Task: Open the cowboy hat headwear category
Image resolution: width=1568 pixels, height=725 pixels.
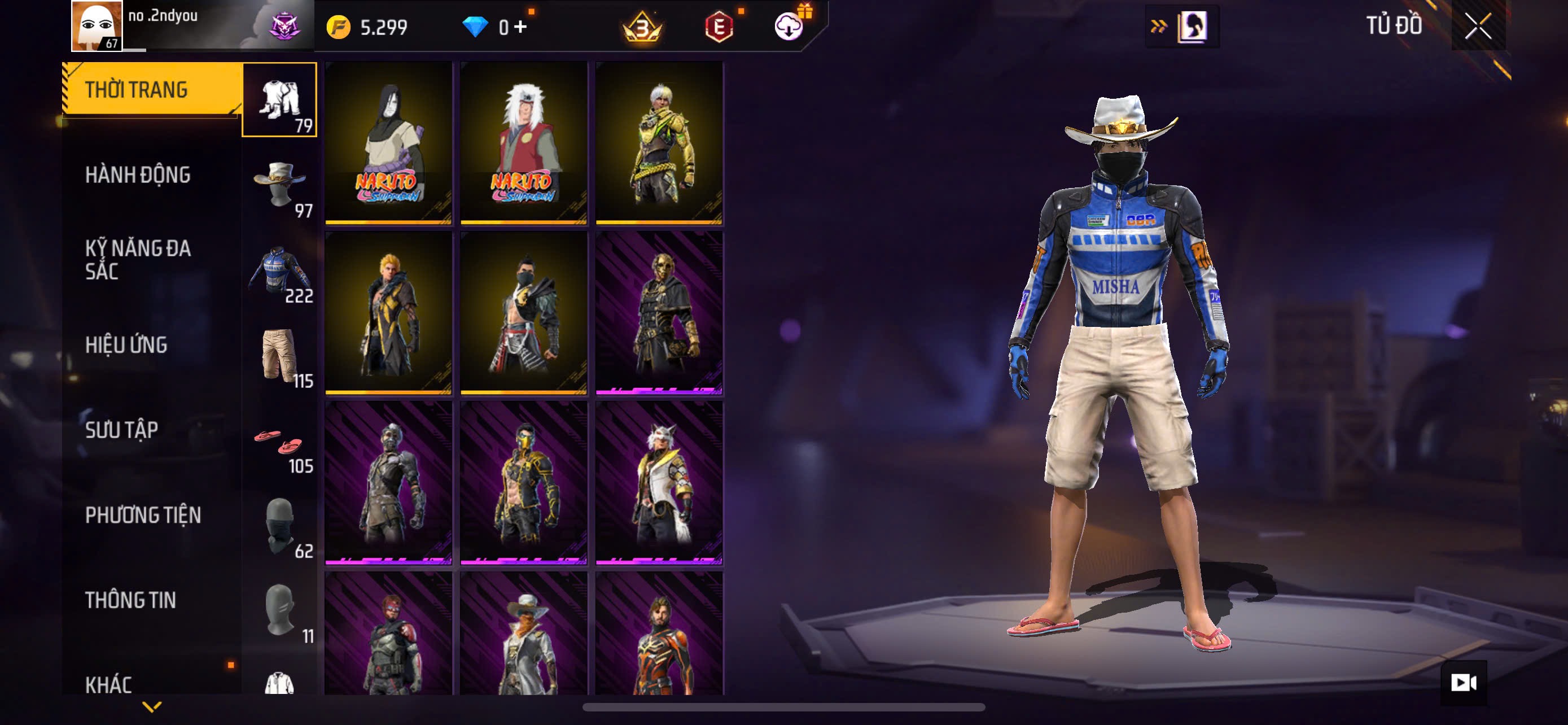Action: pos(279,185)
